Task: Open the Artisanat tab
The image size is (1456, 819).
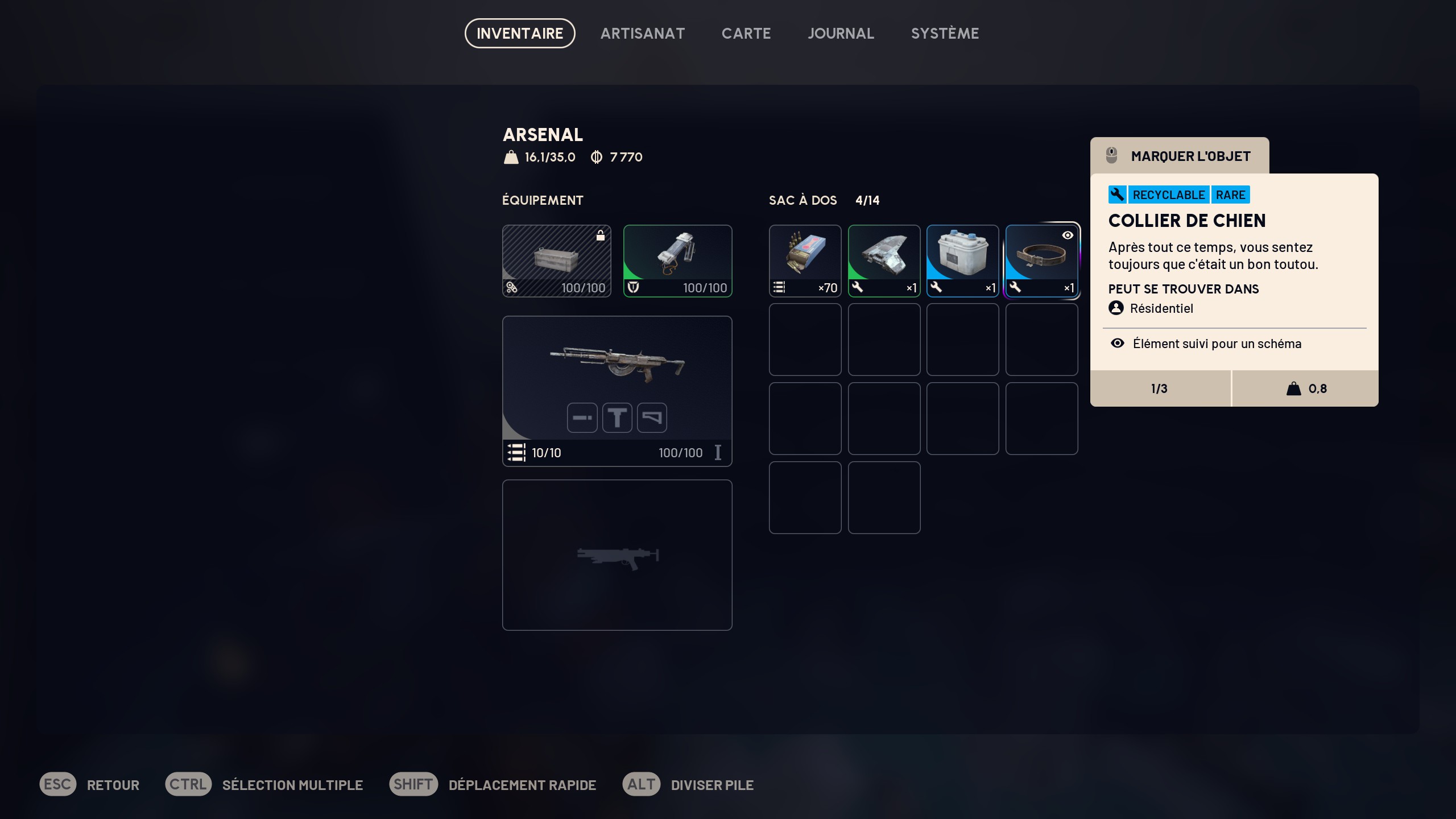Action: point(642,34)
